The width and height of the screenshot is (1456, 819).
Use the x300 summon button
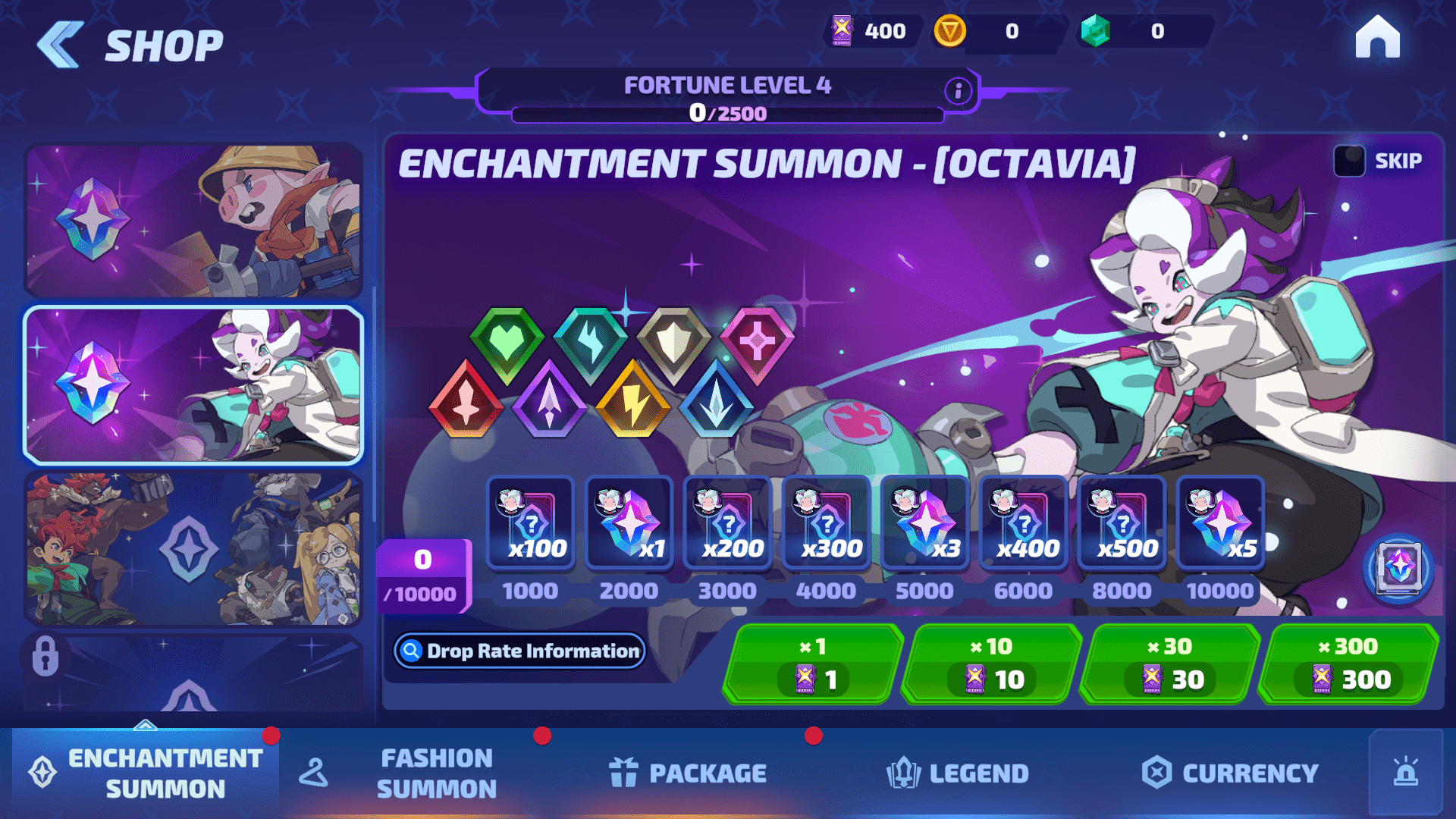click(1348, 664)
